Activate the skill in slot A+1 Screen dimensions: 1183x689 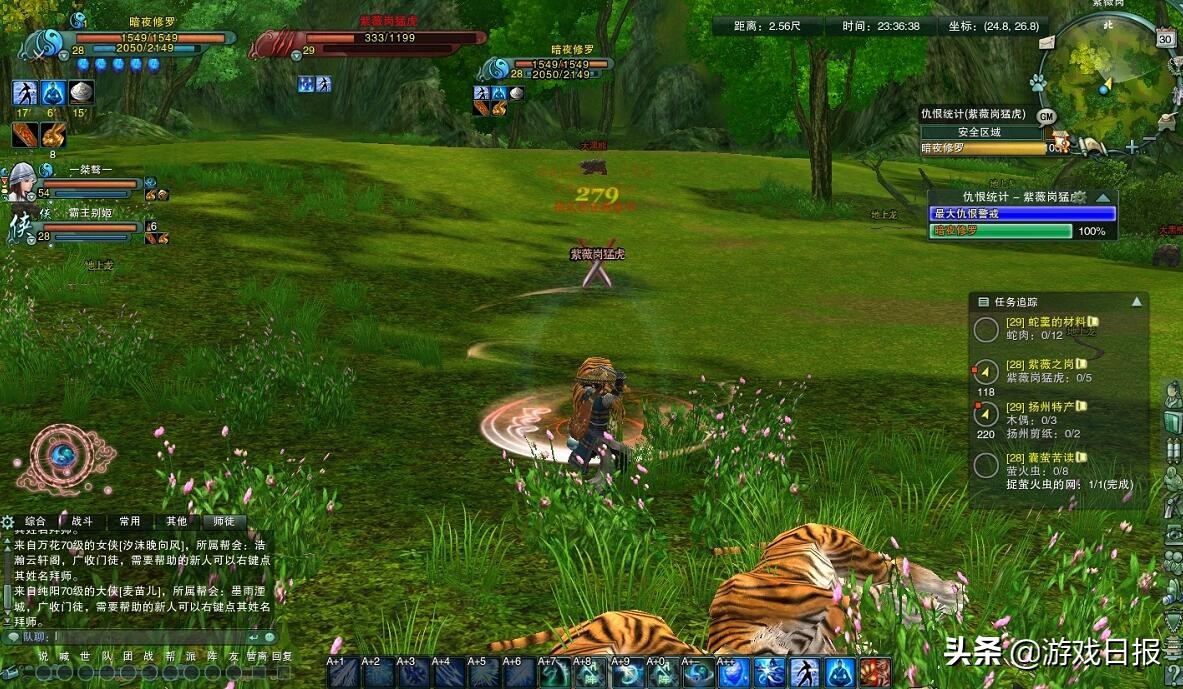coord(342,674)
